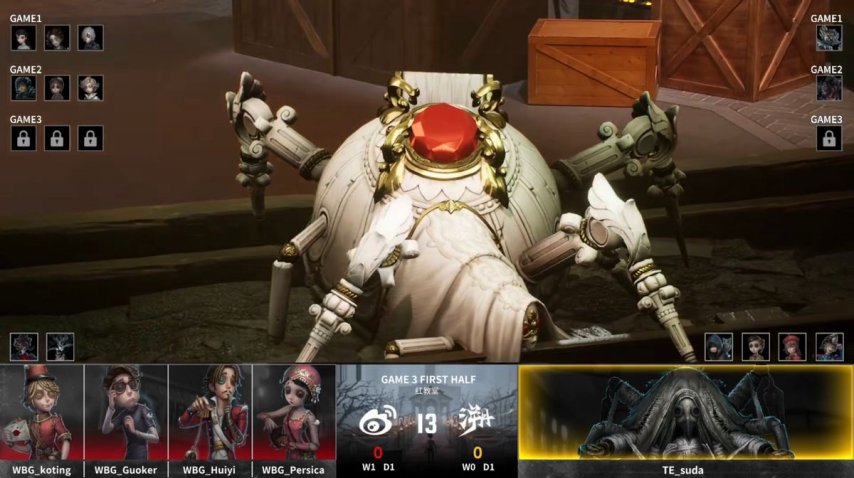Click the locked slot under right GAME3

pos(828,138)
